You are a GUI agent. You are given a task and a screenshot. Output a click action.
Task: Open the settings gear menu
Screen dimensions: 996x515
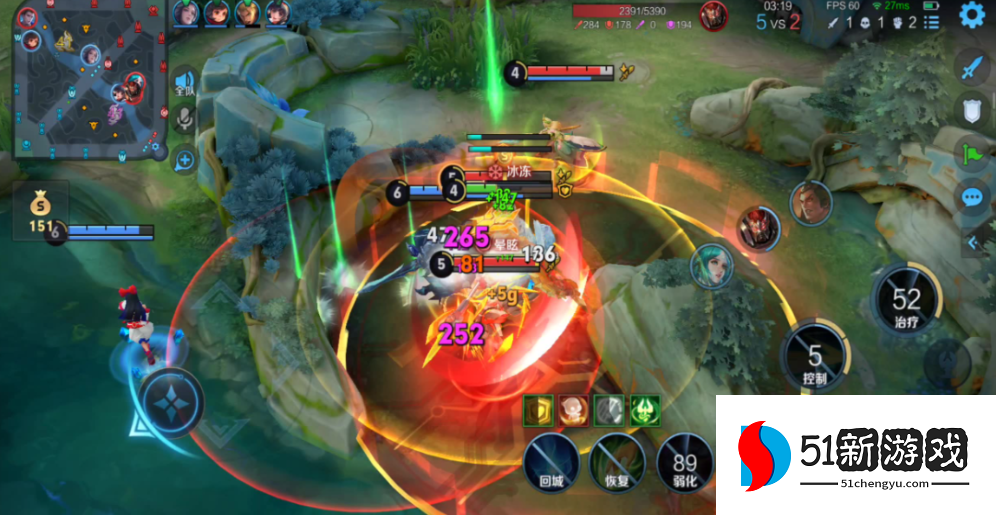972,15
